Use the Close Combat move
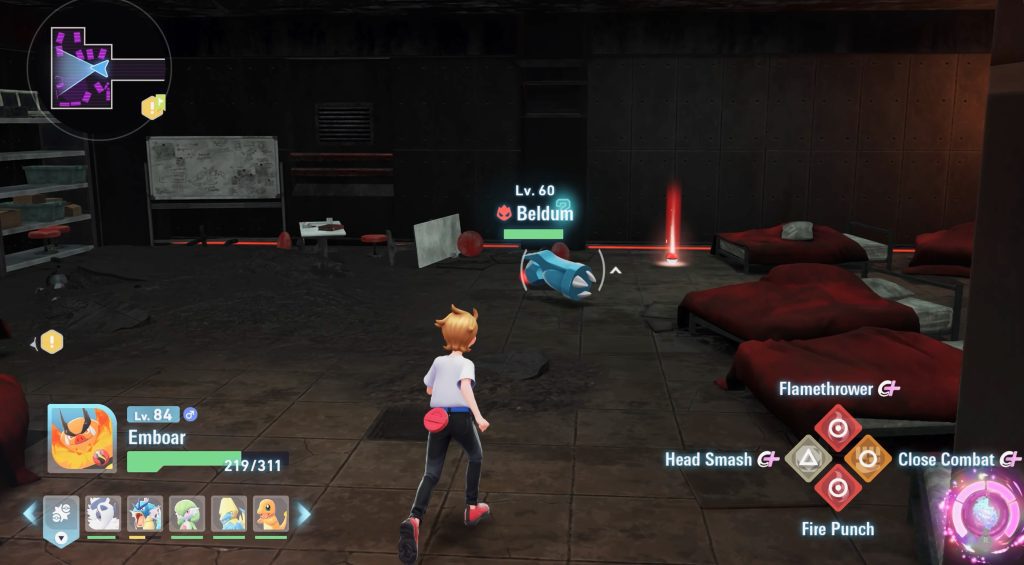Screen dimensions: 1024x565 pos(868,459)
